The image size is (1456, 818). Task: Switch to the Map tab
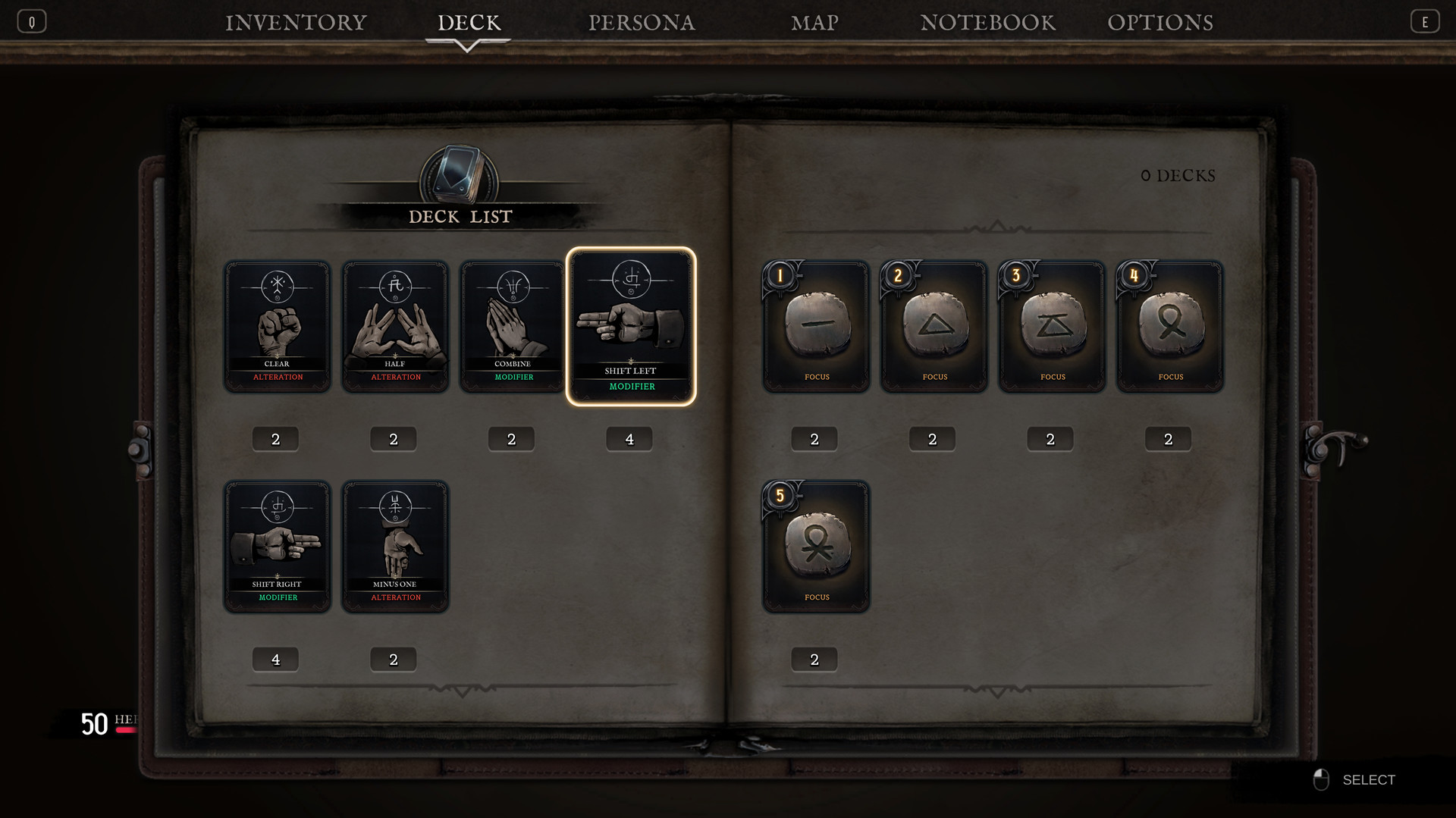[x=813, y=21]
